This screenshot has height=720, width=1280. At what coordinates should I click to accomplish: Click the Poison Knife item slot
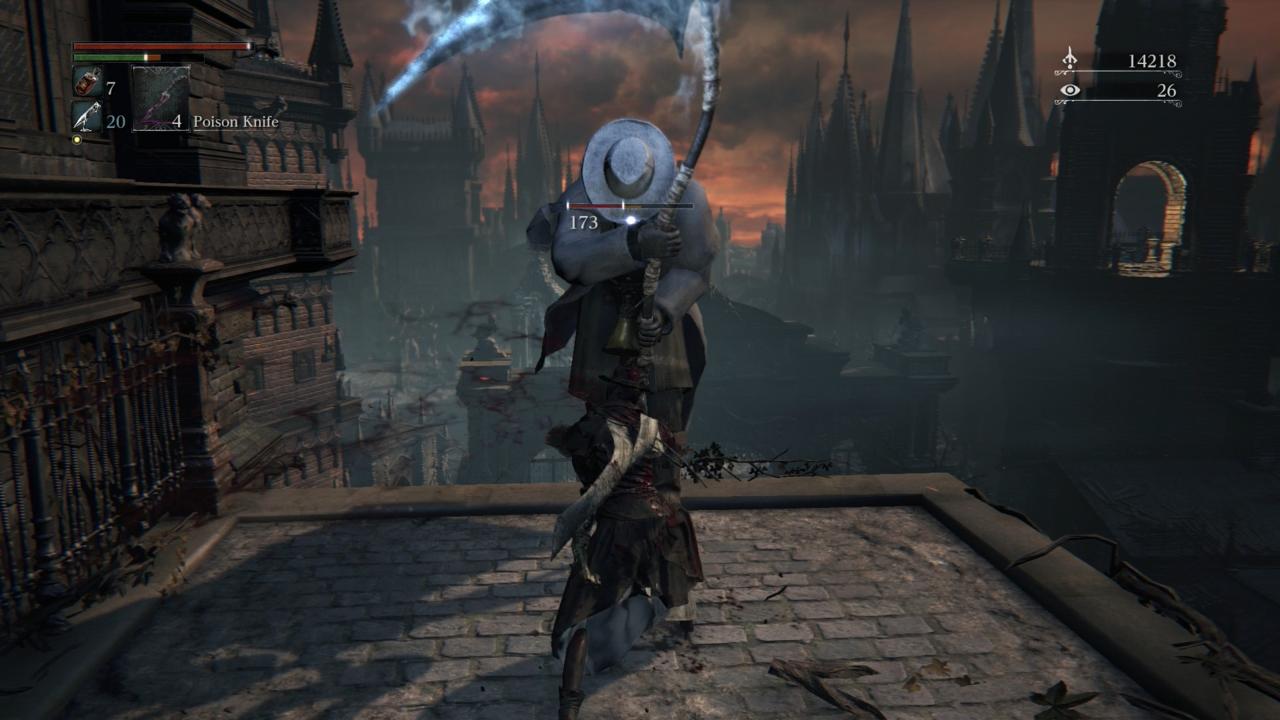pyautogui.click(x=162, y=99)
